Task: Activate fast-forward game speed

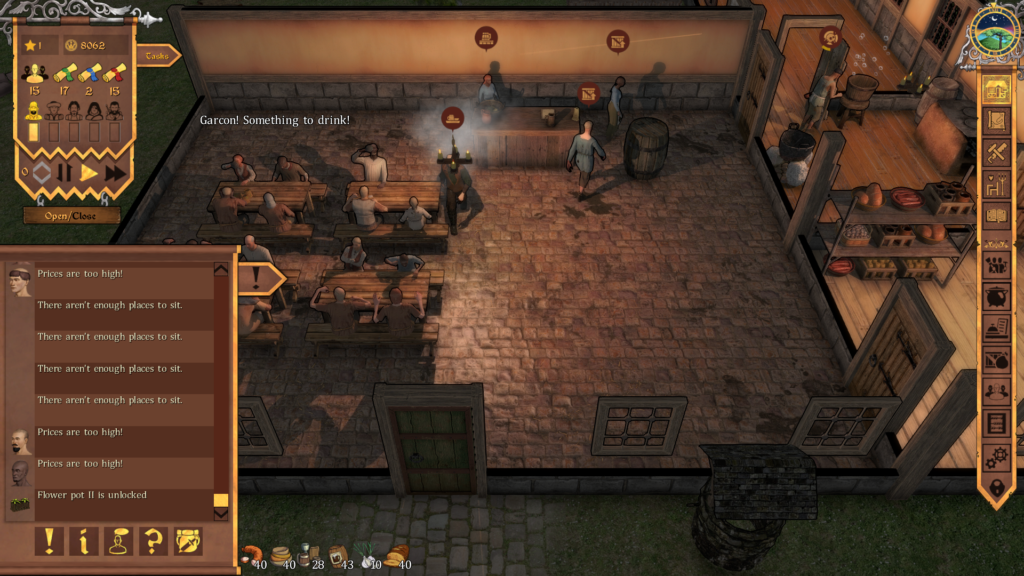Action: coord(115,172)
